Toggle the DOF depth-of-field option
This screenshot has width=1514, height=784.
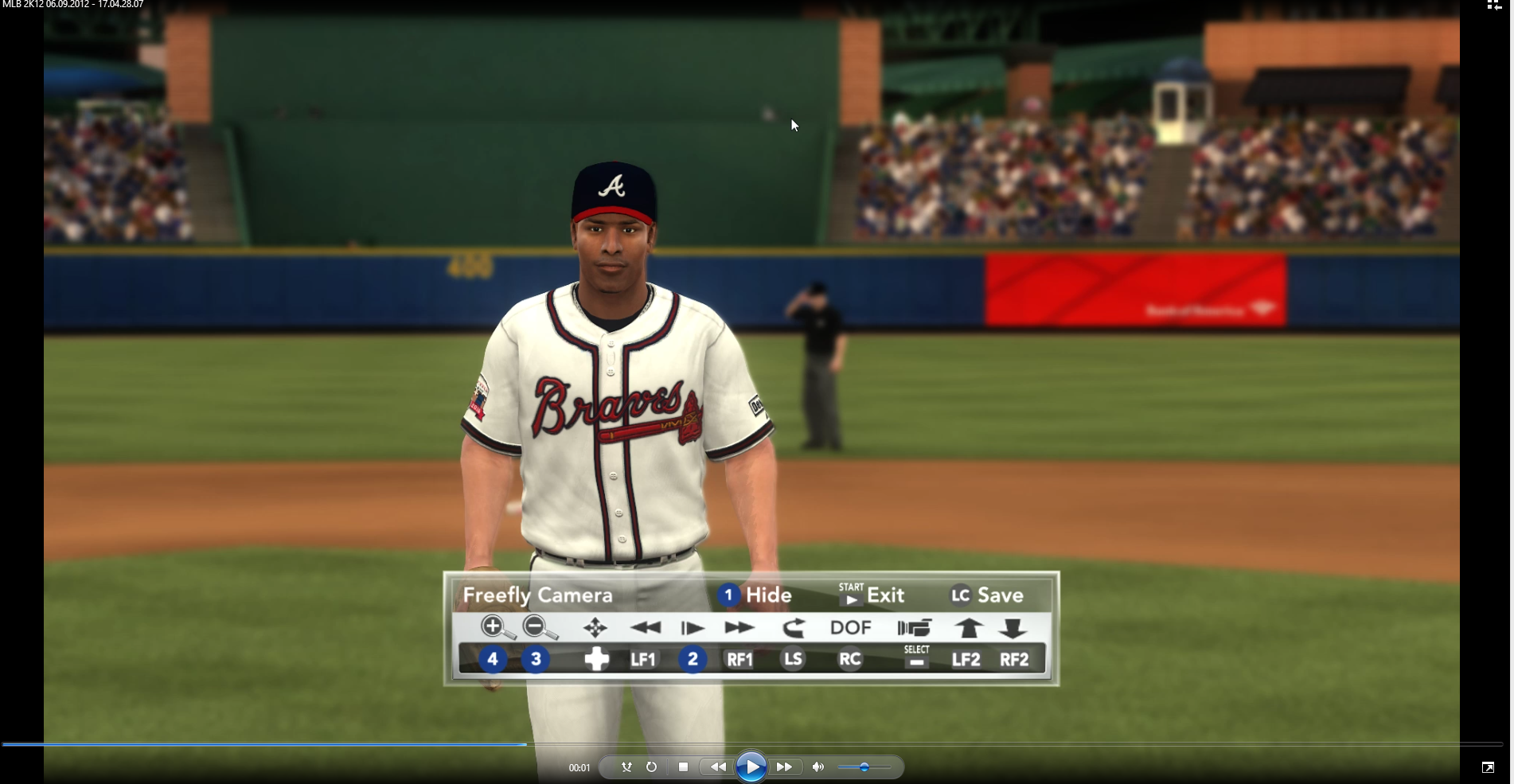click(850, 628)
